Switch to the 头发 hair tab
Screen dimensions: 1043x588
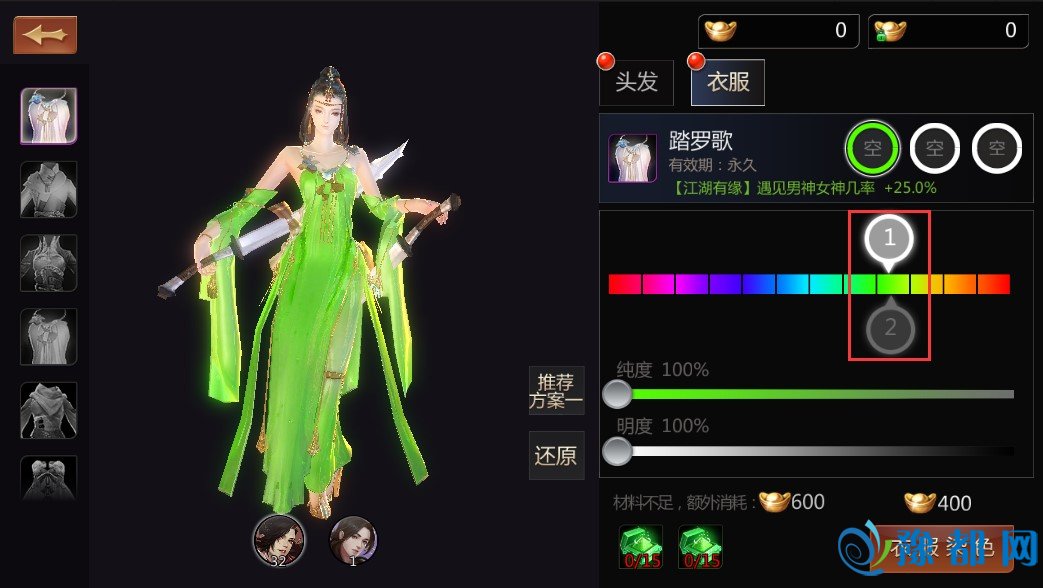636,82
